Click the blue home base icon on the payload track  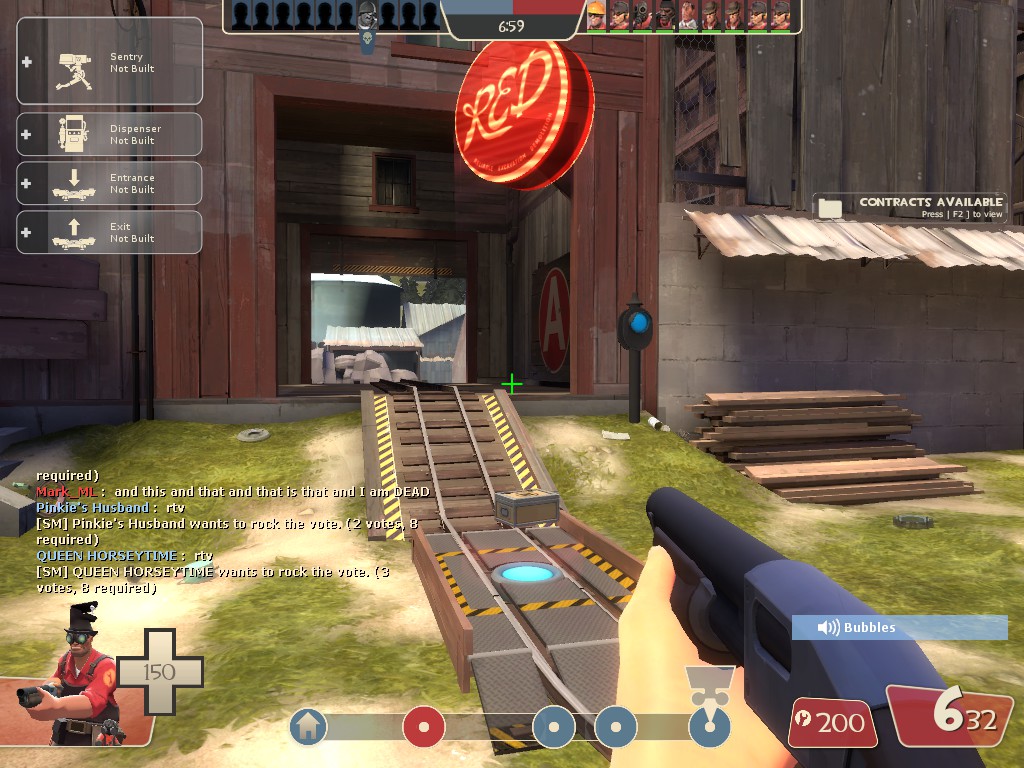tap(308, 727)
